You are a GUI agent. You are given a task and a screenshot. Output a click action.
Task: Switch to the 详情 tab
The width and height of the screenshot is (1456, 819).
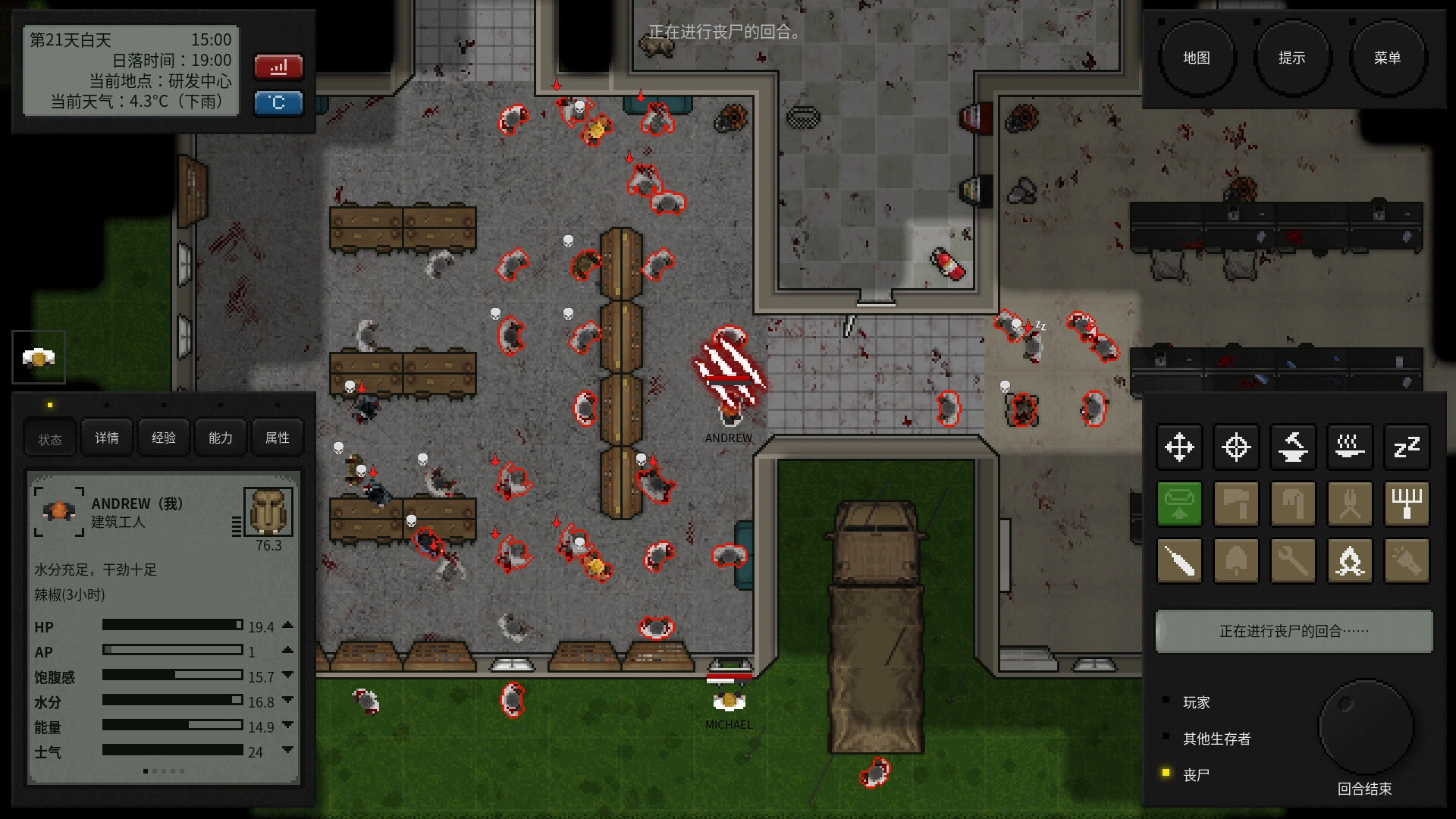(x=106, y=438)
